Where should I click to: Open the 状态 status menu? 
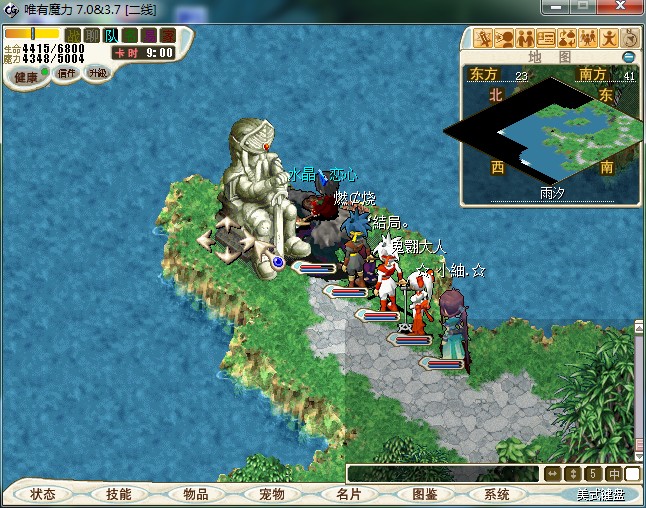(x=43, y=494)
